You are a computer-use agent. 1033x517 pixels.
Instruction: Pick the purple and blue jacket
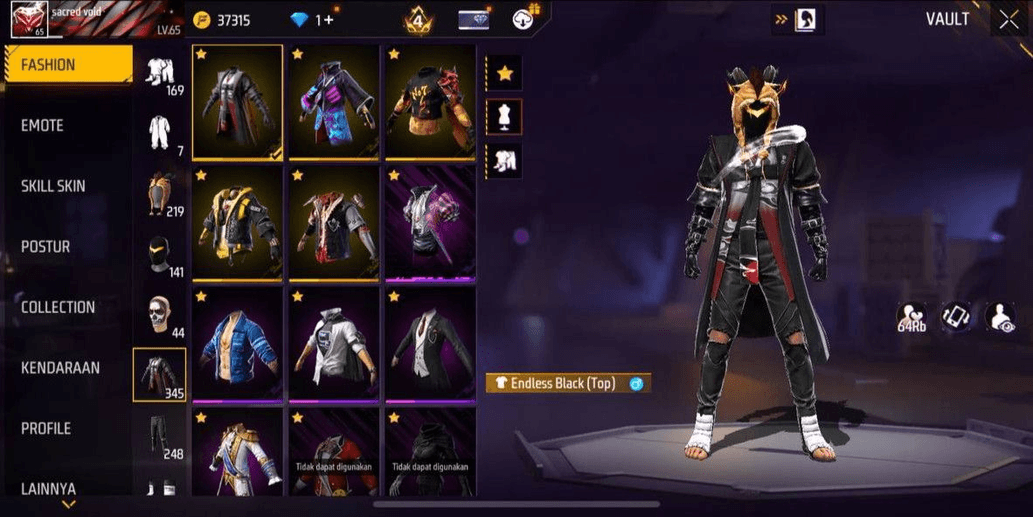click(x=333, y=101)
